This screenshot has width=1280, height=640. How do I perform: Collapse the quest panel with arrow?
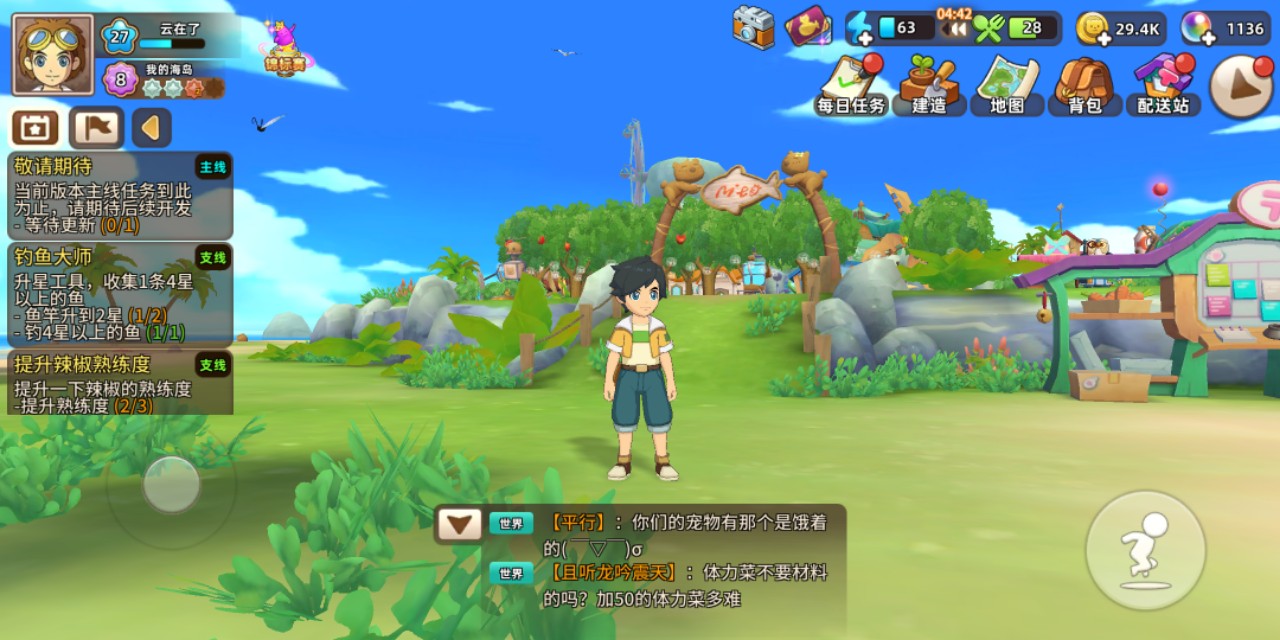pos(152,128)
